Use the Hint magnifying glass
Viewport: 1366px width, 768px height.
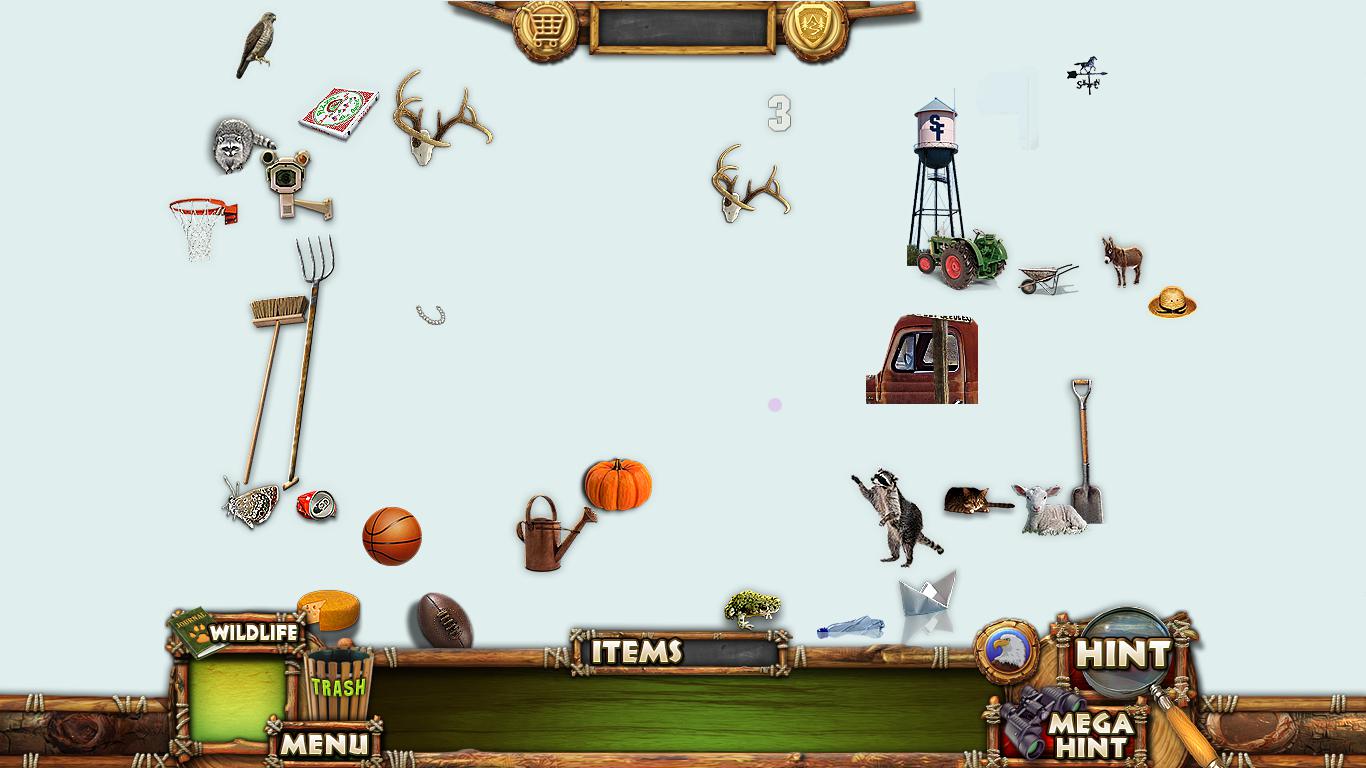(1124, 654)
